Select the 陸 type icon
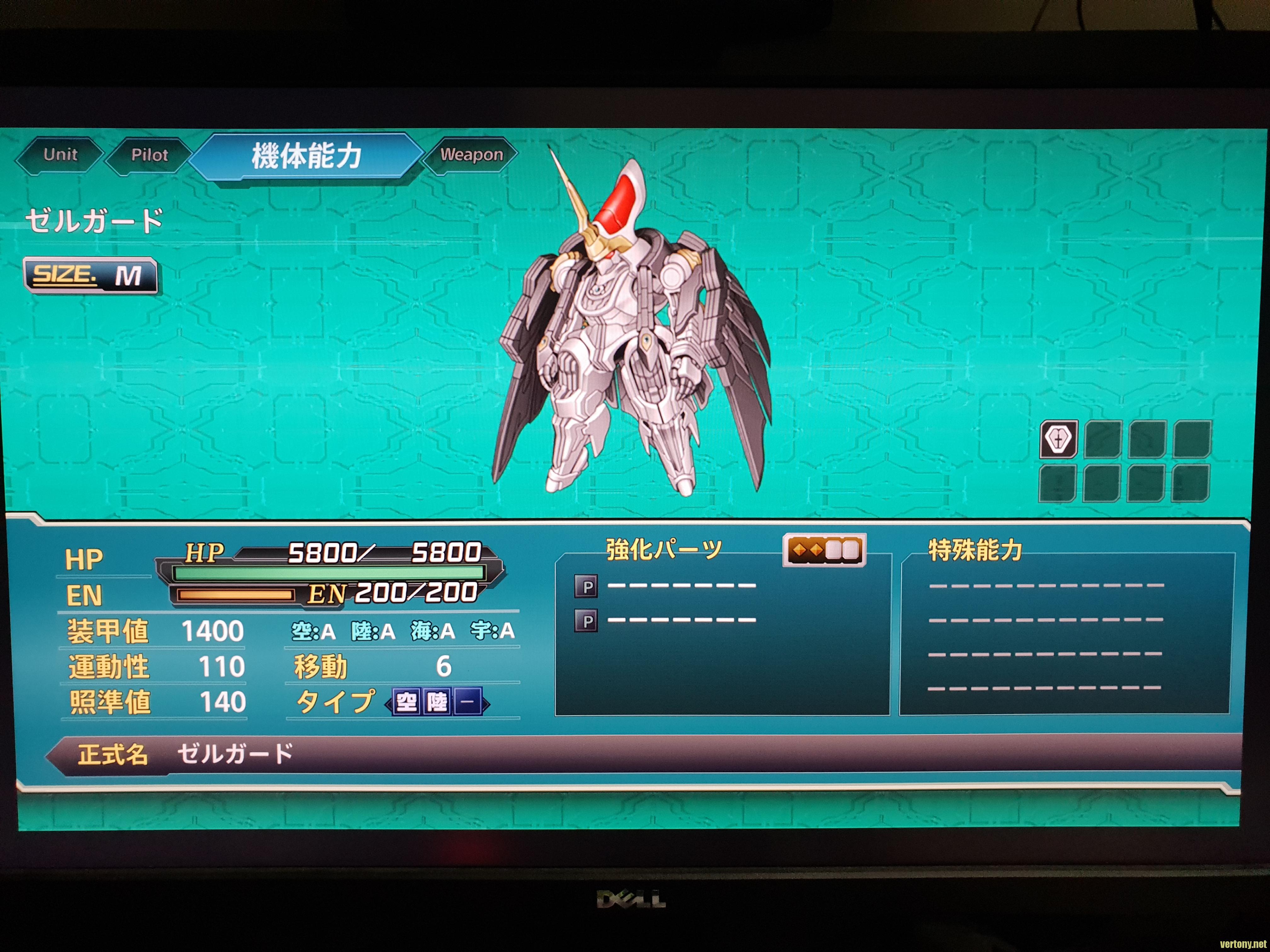Image resolution: width=1270 pixels, height=952 pixels. point(438,702)
